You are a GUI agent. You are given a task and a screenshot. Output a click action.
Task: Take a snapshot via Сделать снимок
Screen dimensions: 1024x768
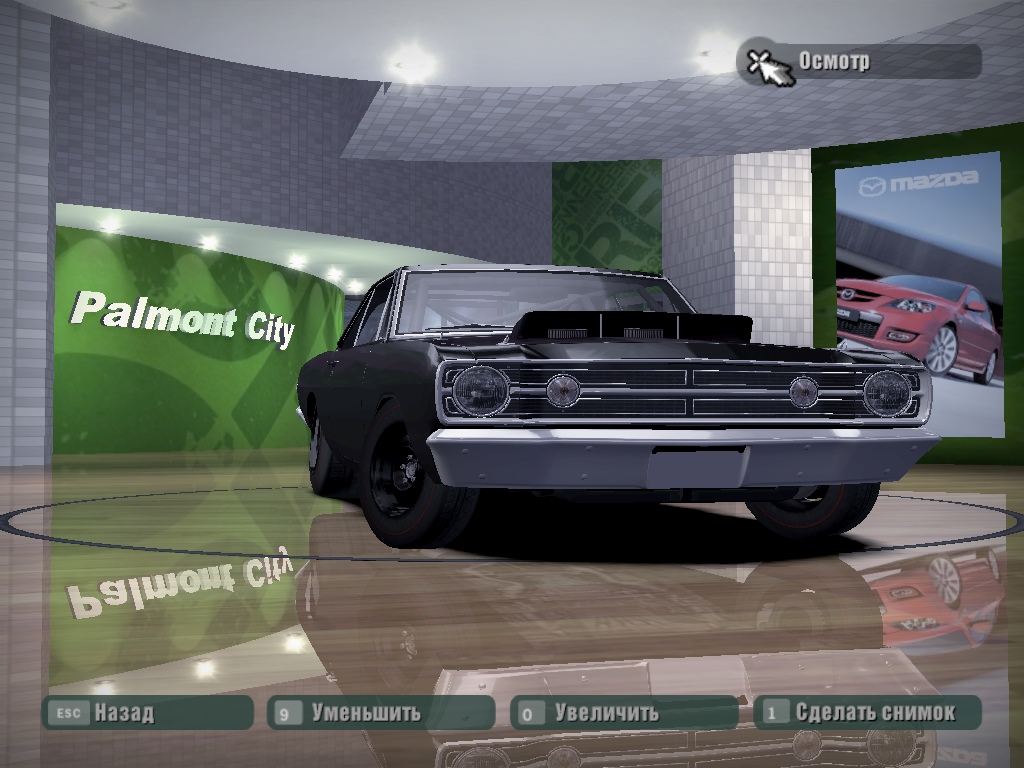pos(867,713)
